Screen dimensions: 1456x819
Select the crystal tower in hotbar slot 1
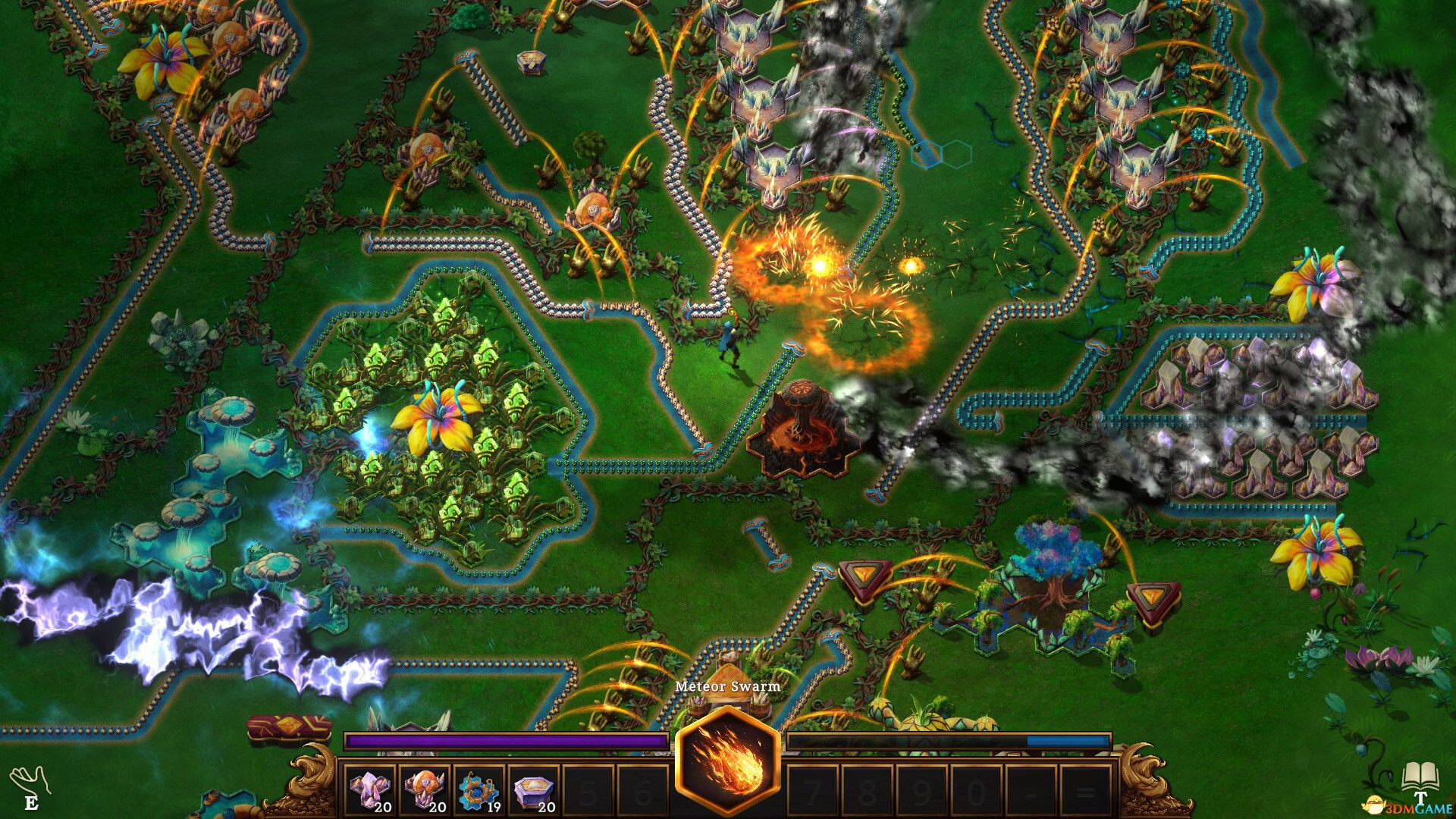click(369, 789)
